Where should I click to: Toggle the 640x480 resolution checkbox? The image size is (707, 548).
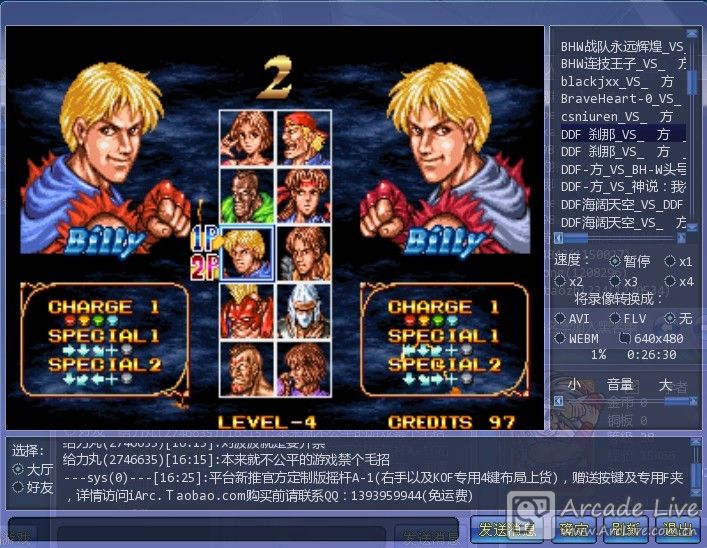pyautogui.click(x=625, y=339)
